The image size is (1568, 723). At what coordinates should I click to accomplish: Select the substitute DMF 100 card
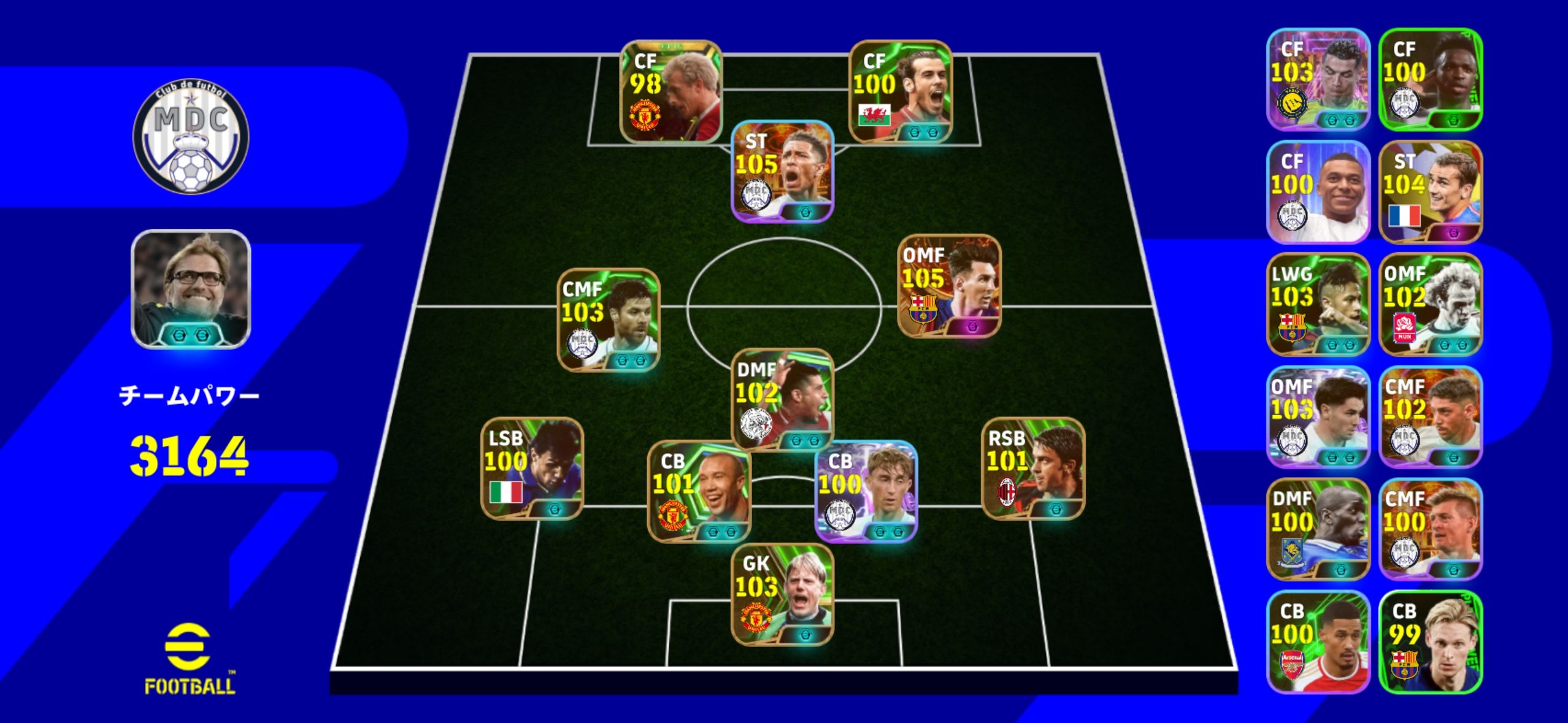click(1318, 529)
